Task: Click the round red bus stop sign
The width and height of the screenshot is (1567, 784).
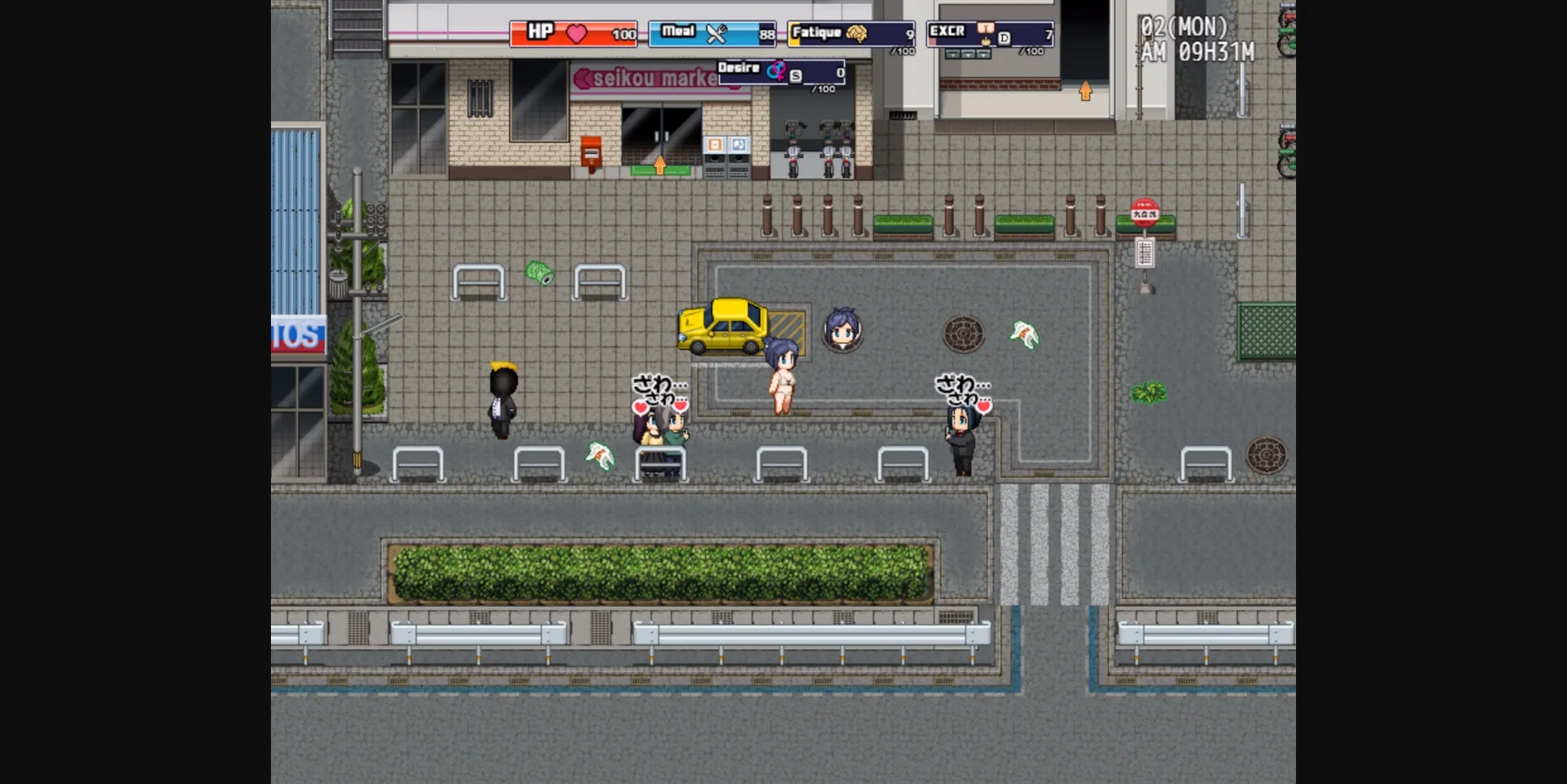Action: coord(1144,212)
